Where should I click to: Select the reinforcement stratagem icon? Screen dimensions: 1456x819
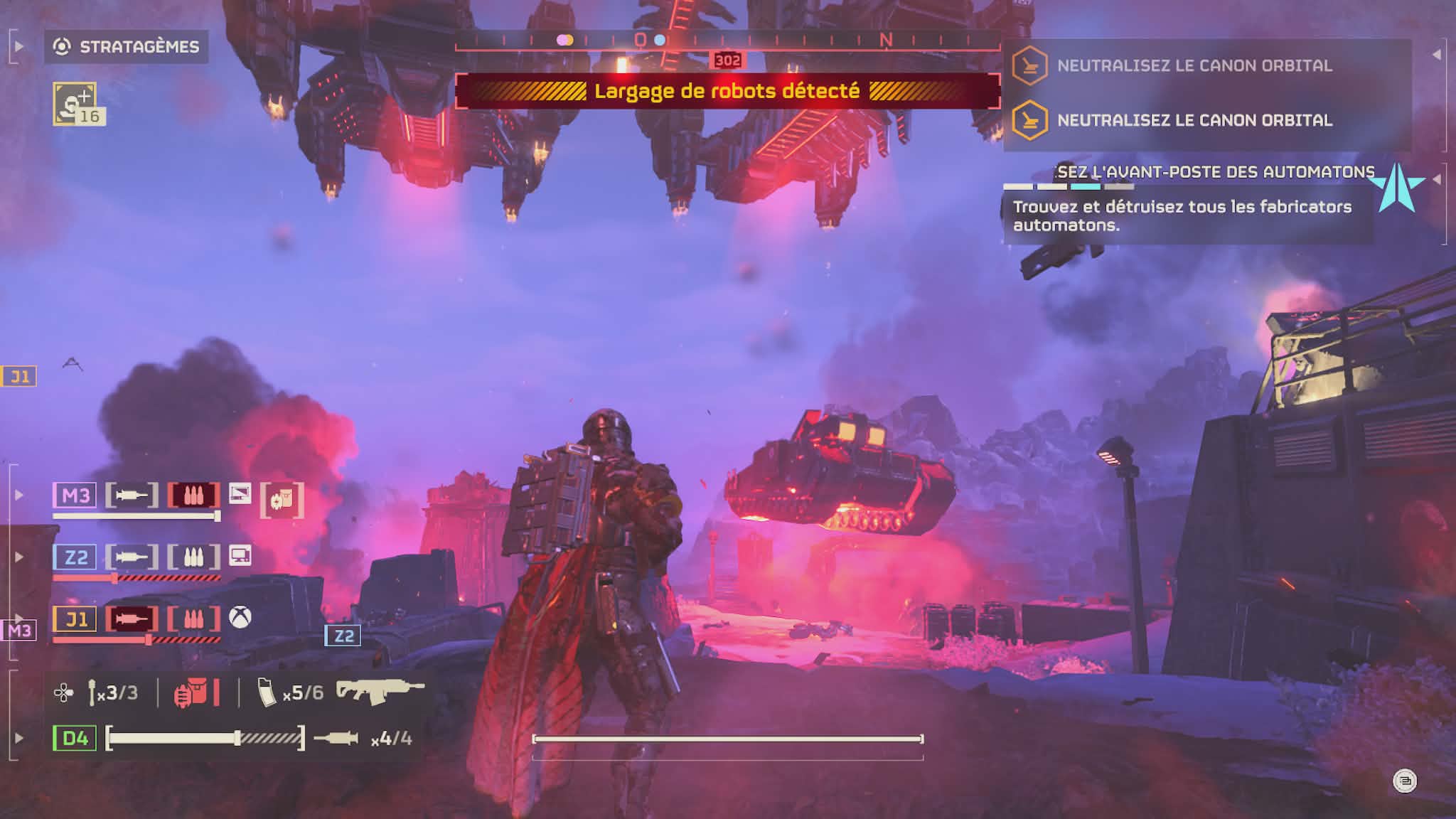[74, 104]
